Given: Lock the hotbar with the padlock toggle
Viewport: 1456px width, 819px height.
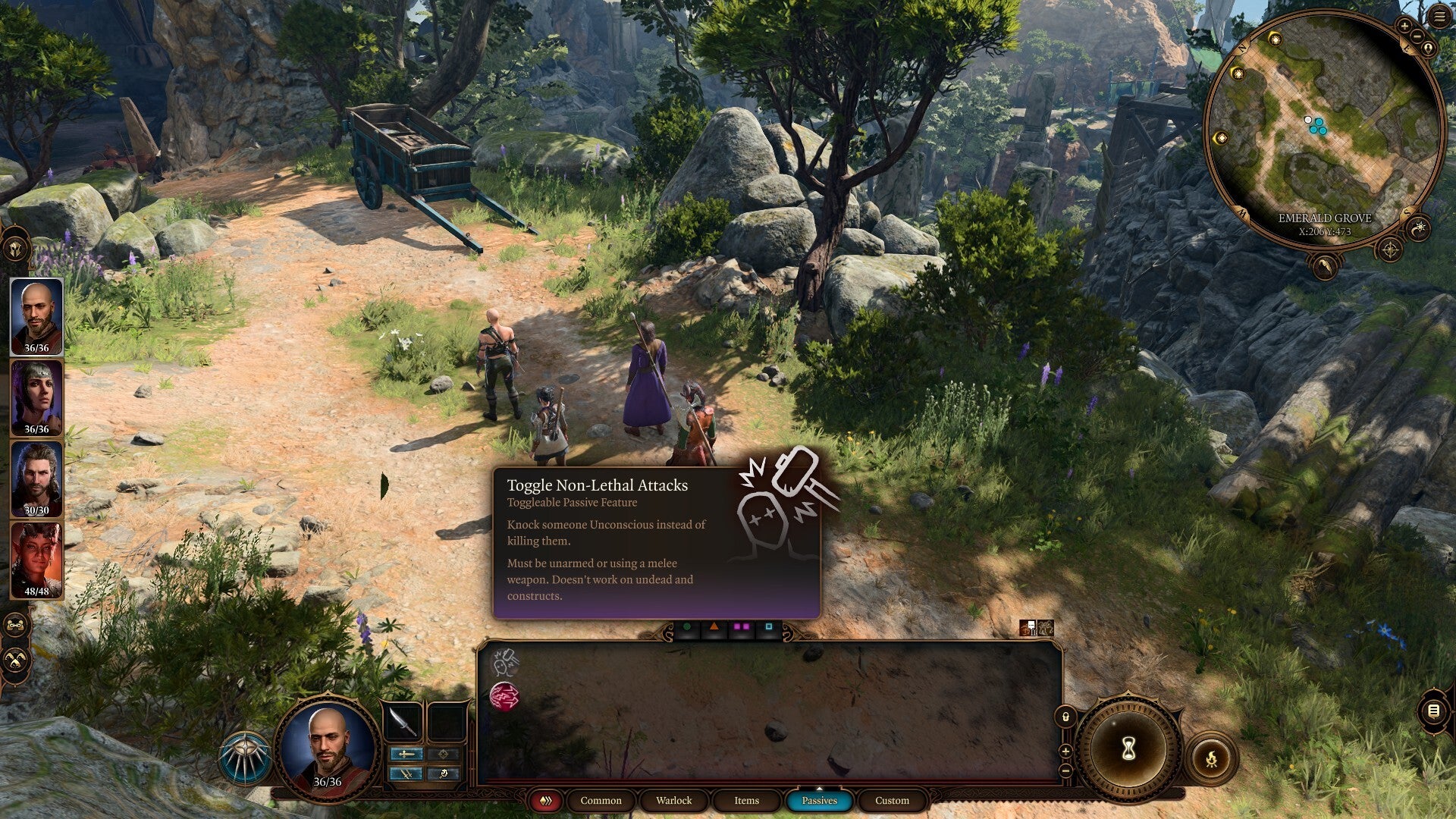Looking at the screenshot, I should [1065, 717].
